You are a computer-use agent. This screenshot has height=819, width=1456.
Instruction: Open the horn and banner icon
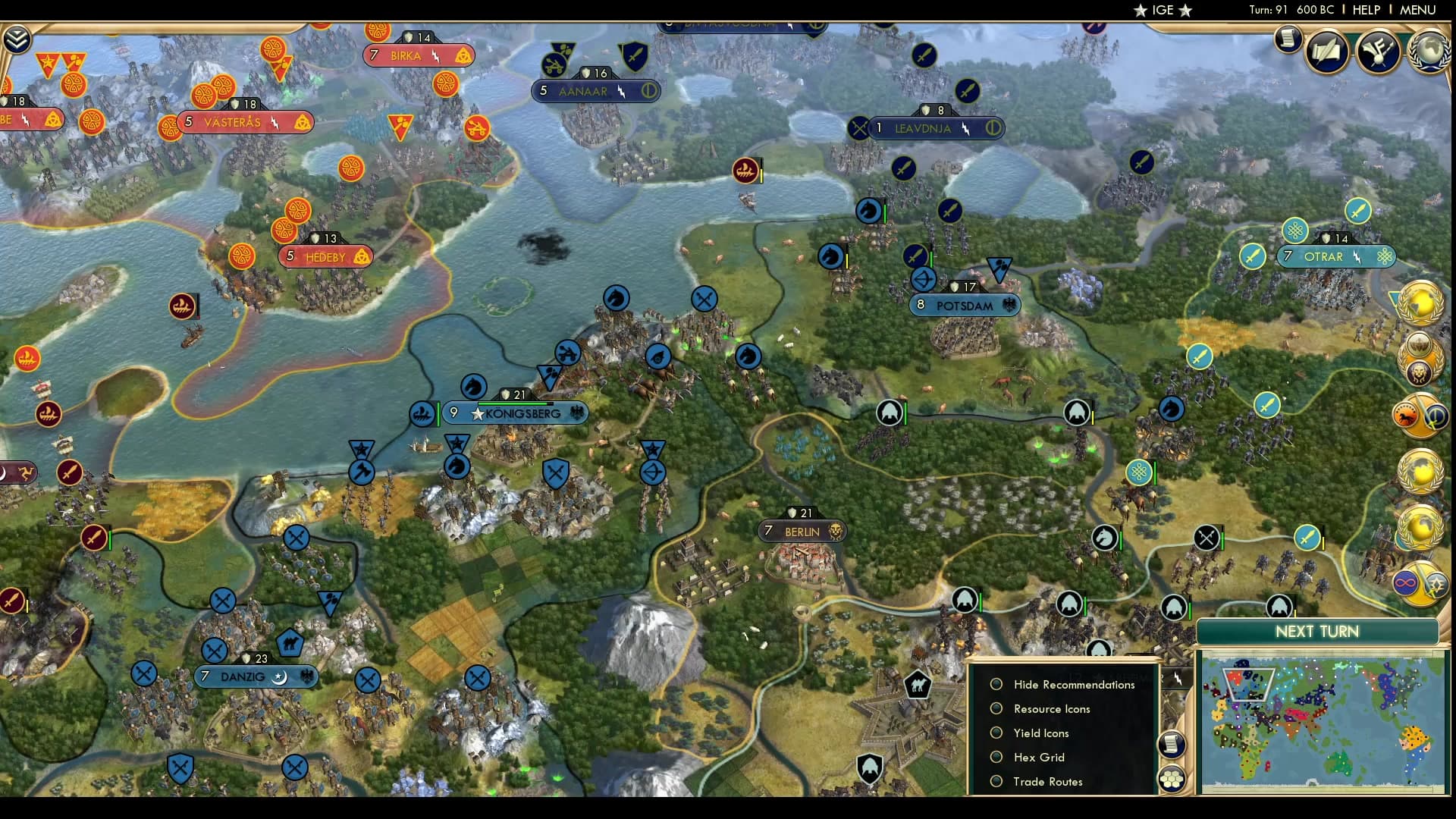pyautogui.click(x=1378, y=52)
